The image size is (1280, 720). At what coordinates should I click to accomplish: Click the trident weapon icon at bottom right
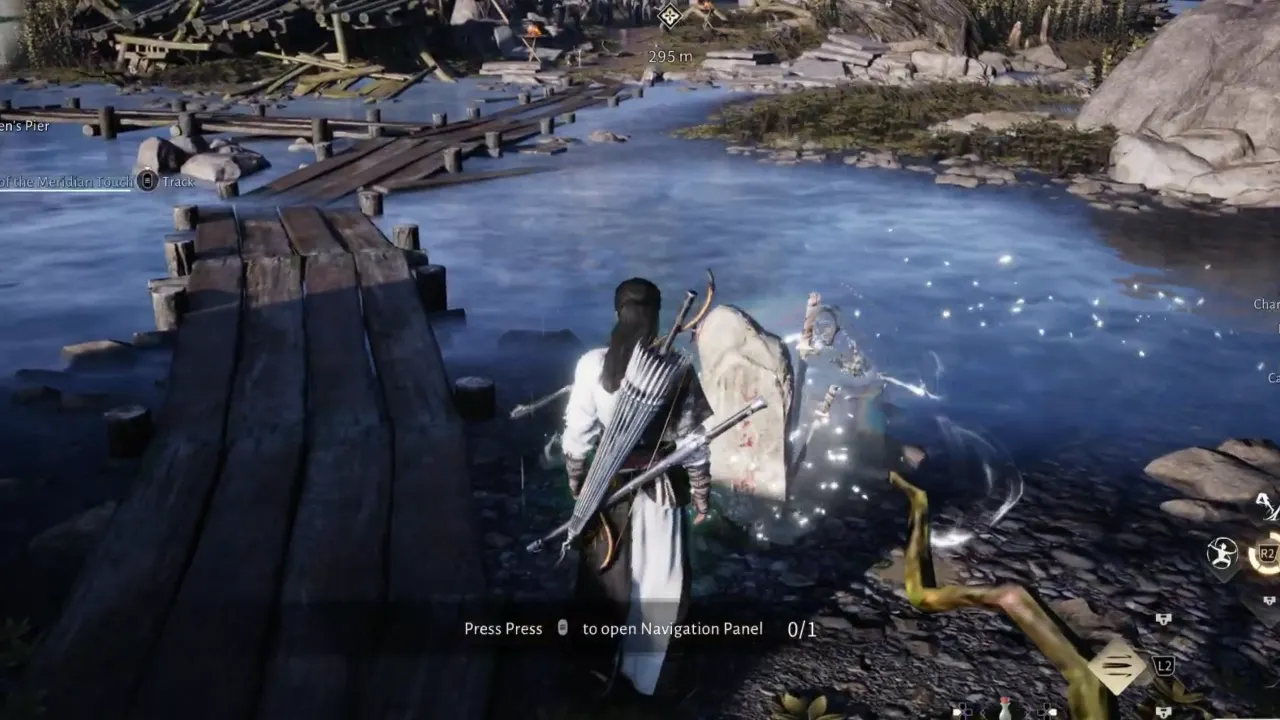click(1116, 667)
